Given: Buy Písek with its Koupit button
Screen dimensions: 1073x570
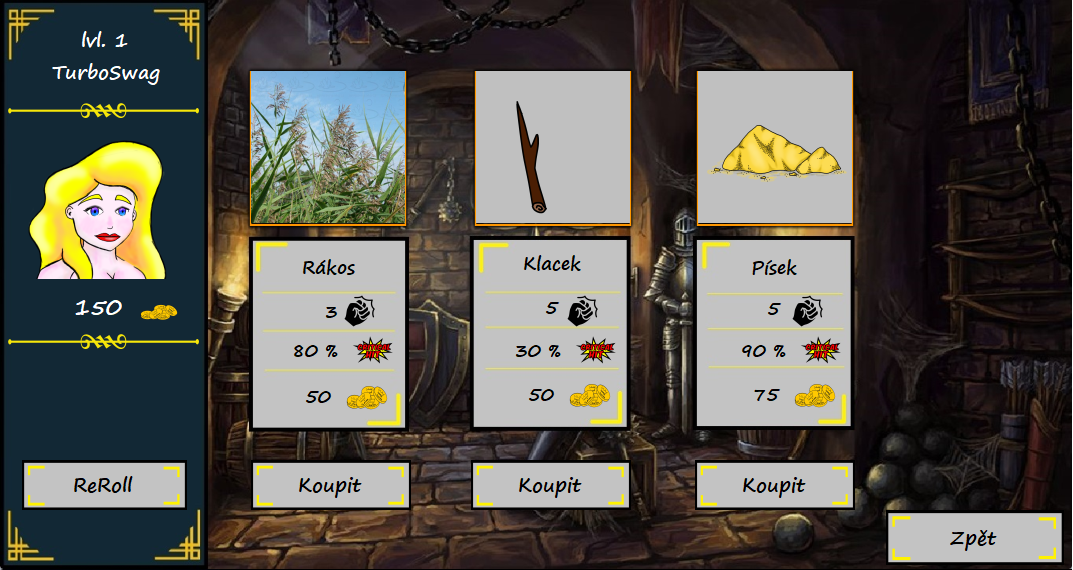Looking at the screenshot, I should (x=774, y=485).
